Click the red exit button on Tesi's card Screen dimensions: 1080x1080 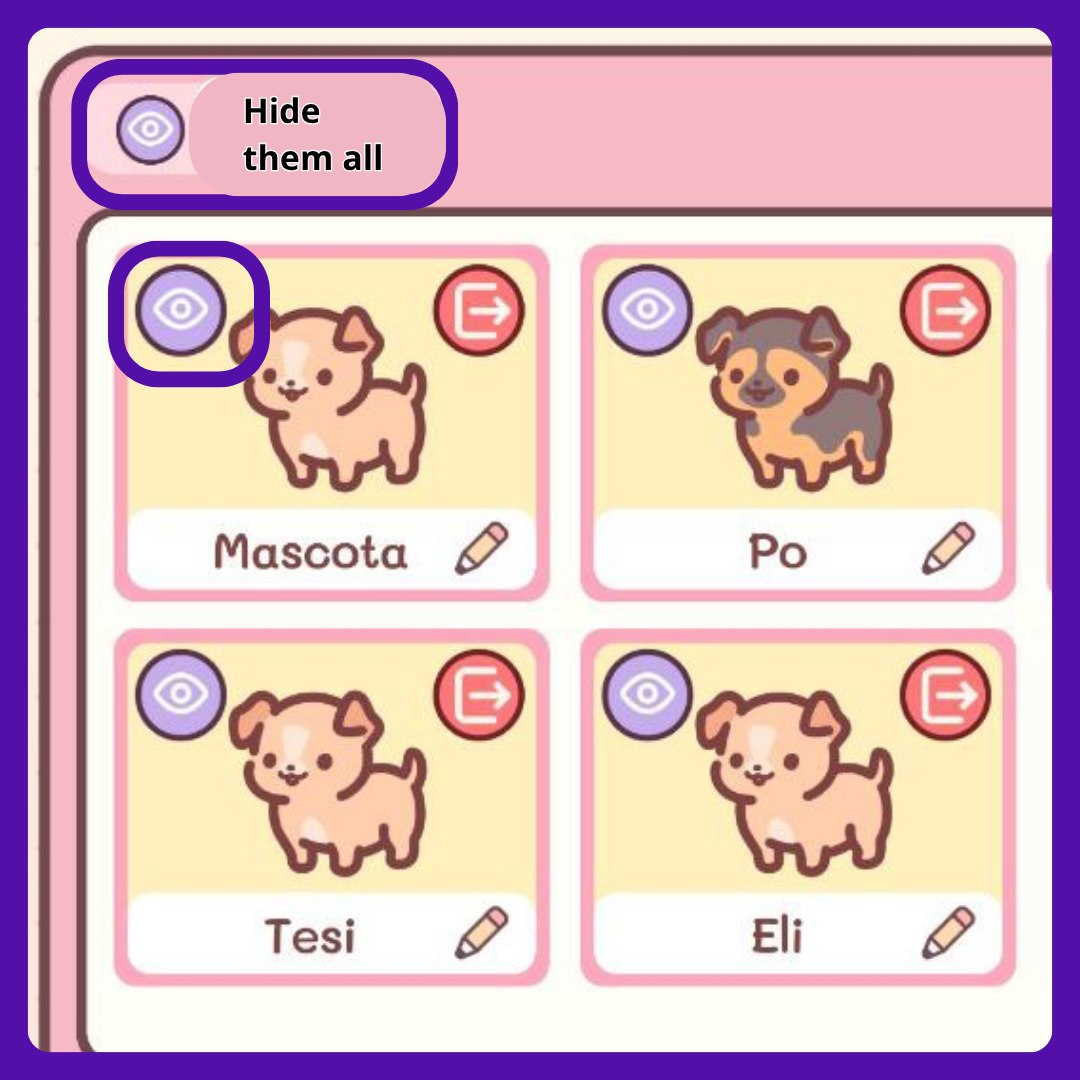coord(480,695)
